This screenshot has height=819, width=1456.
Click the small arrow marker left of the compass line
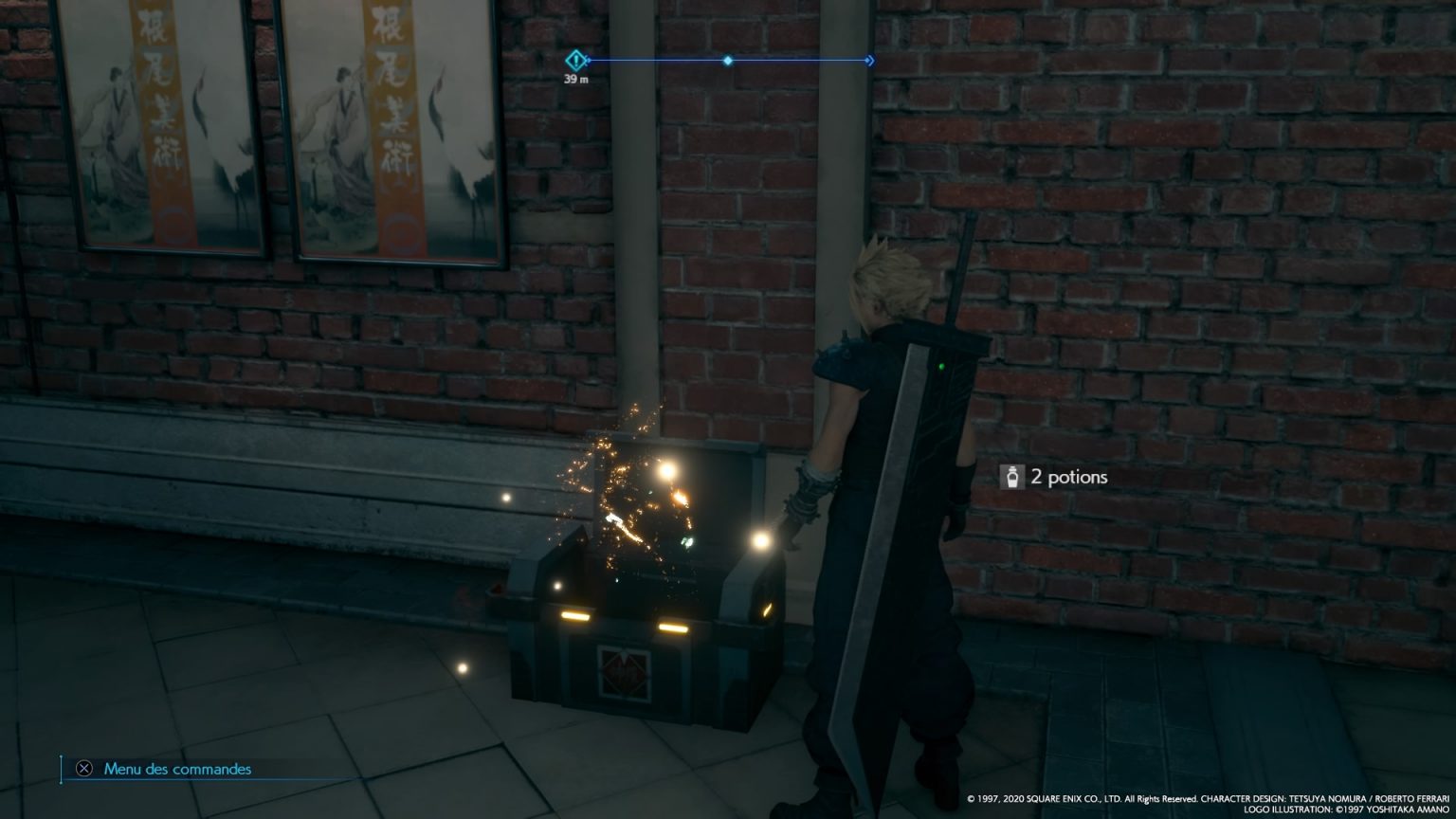587,60
